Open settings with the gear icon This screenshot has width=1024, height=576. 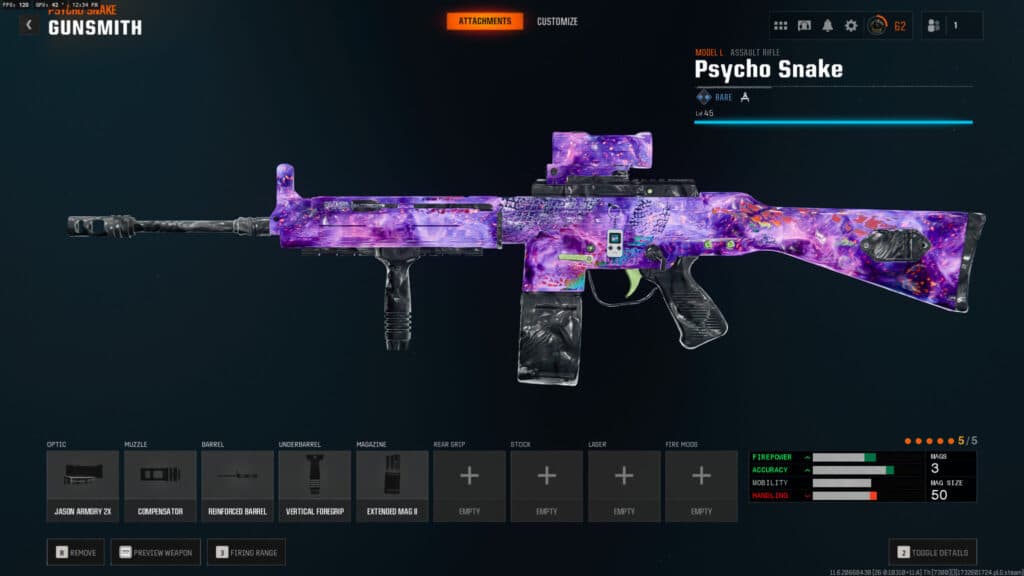[x=851, y=26]
